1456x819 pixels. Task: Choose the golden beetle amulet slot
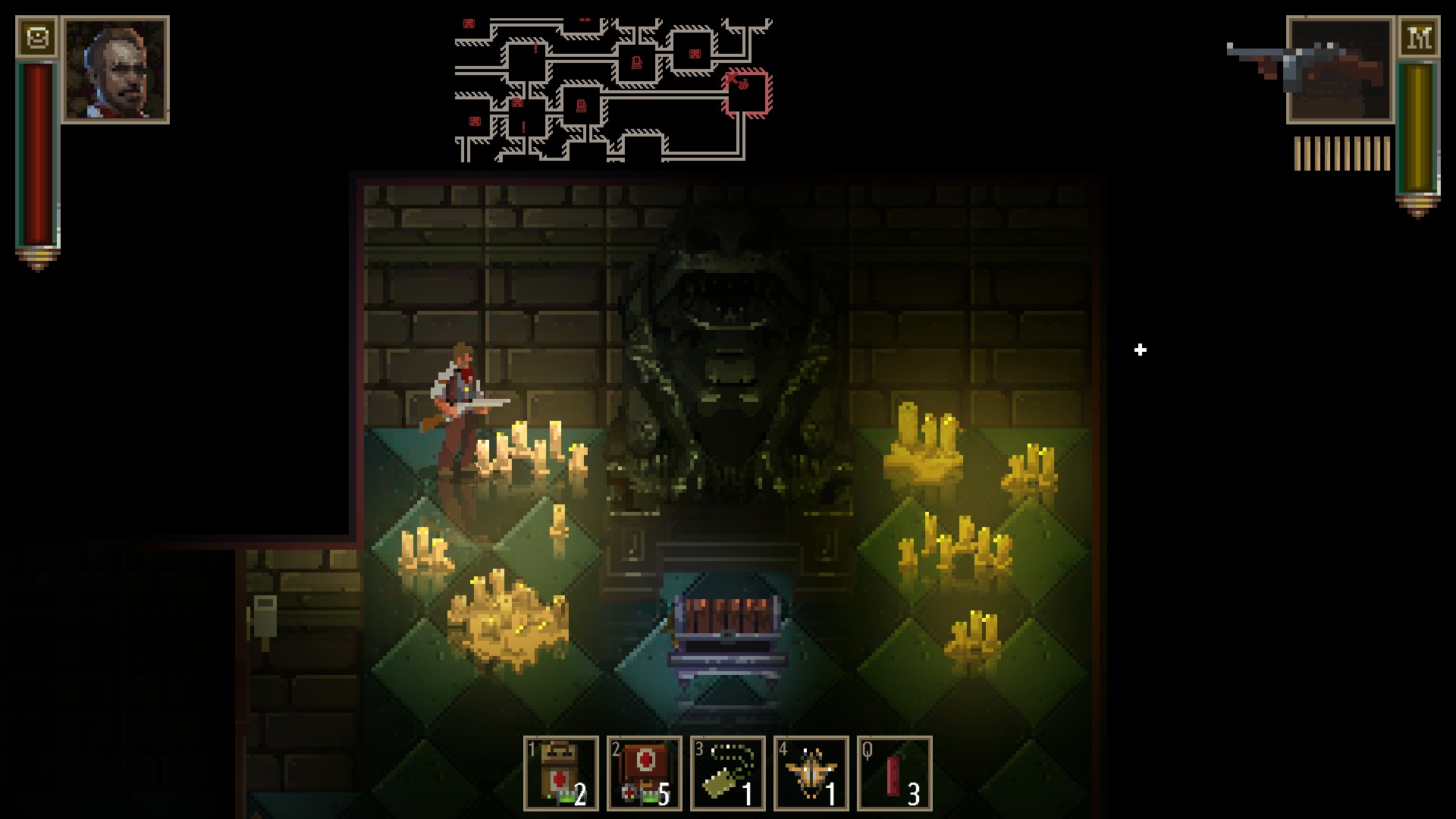811,773
